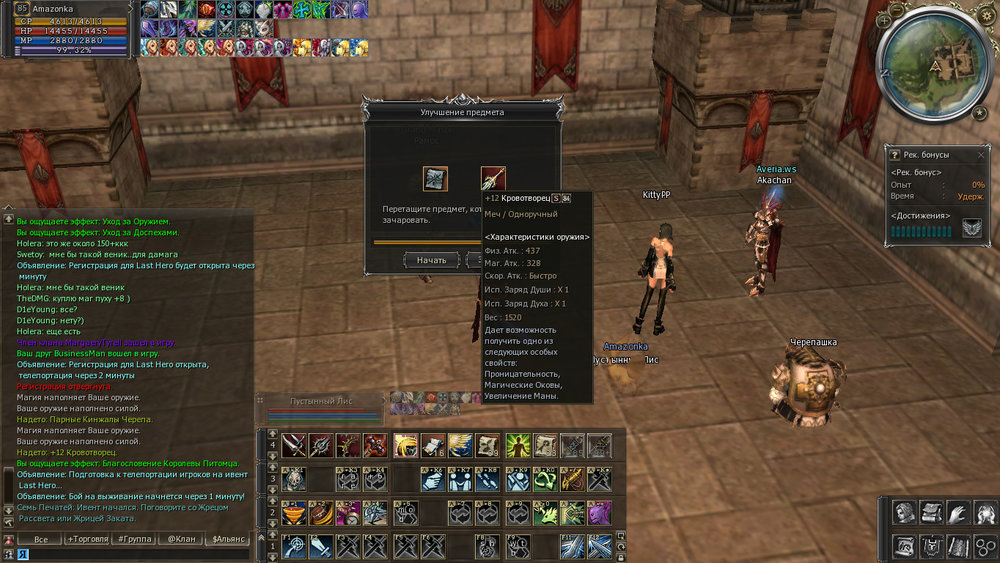Use the F1 target skill slot

[x=294, y=547]
